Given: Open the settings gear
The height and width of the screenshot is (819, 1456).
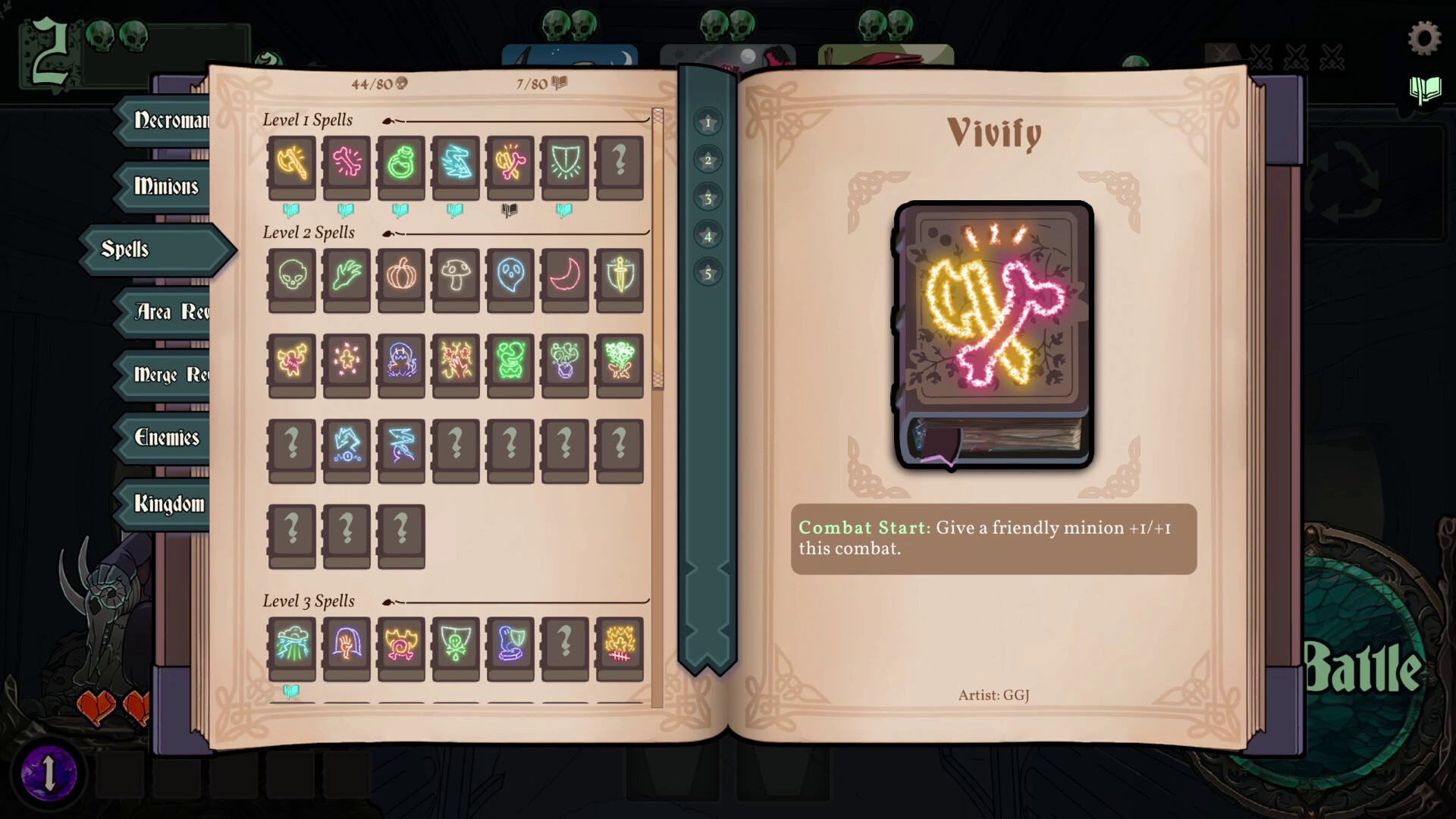Looking at the screenshot, I should [1425, 36].
